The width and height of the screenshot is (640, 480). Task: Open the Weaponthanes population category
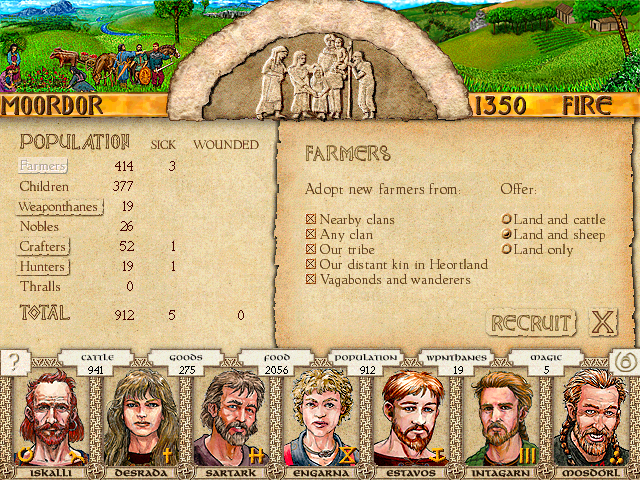click(x=58, y=207)
